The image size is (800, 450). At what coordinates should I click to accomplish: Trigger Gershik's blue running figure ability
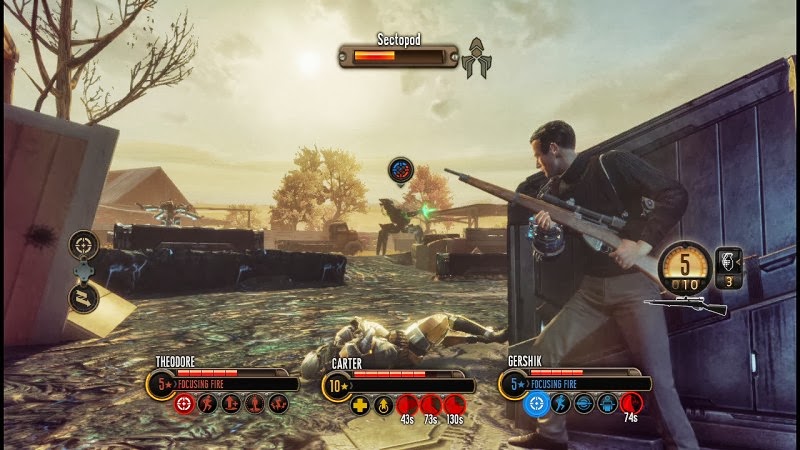[x=560, y=404]
